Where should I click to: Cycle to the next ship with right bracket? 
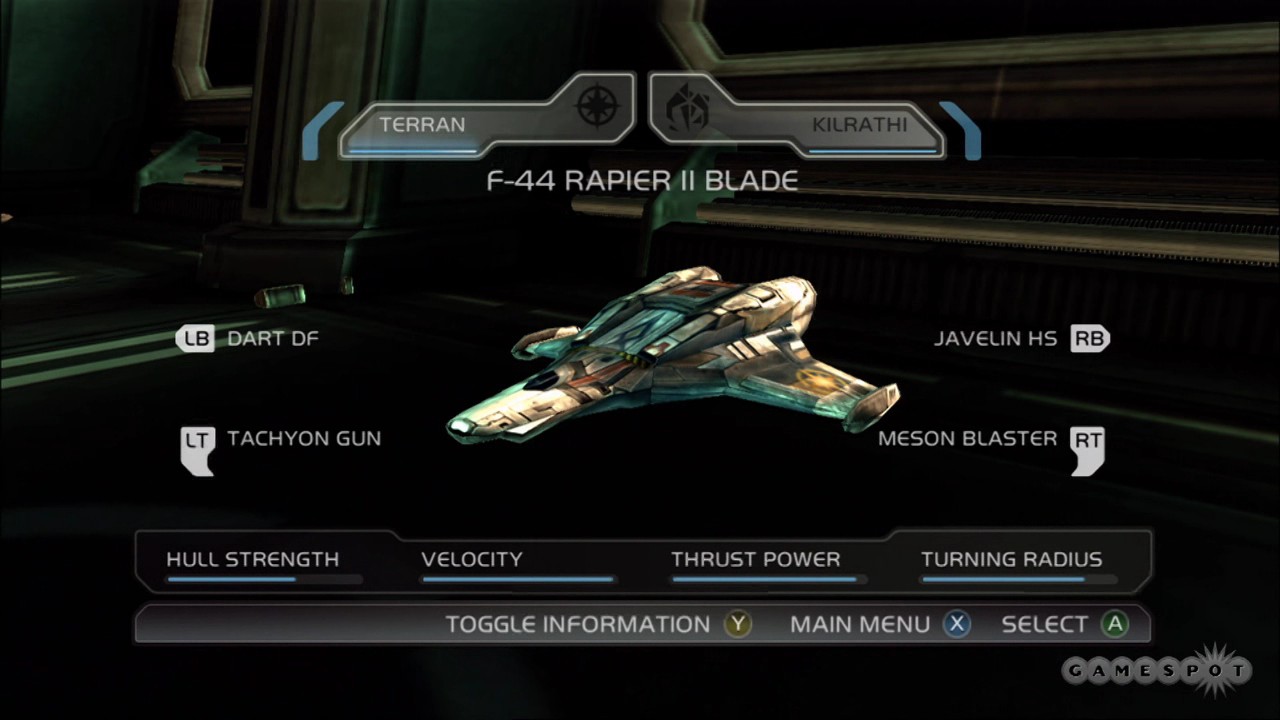(x=961, y=130)
